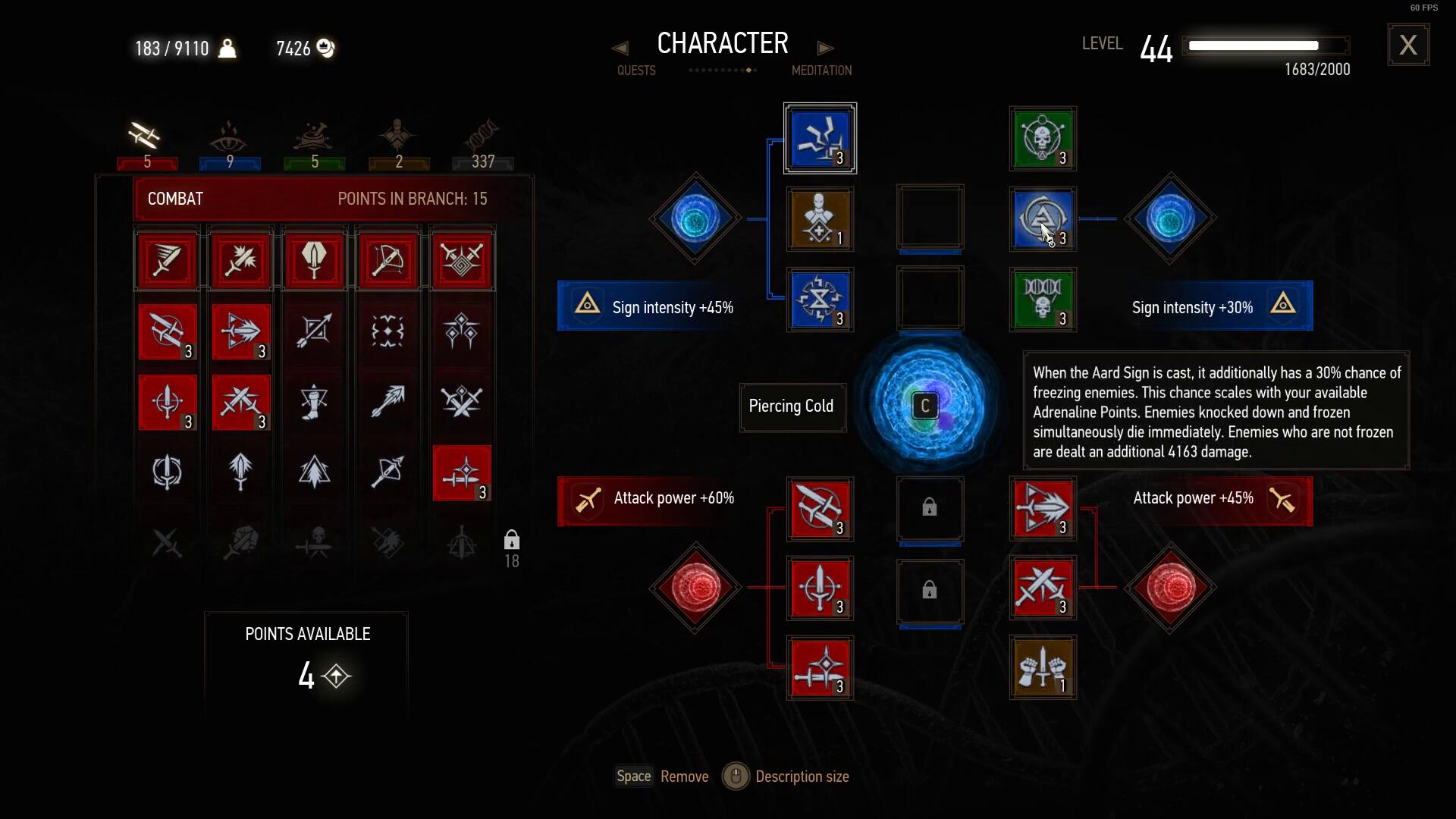Close the Character screen with X
Screen dimensions: 1456x819
tap(1408, 45)
